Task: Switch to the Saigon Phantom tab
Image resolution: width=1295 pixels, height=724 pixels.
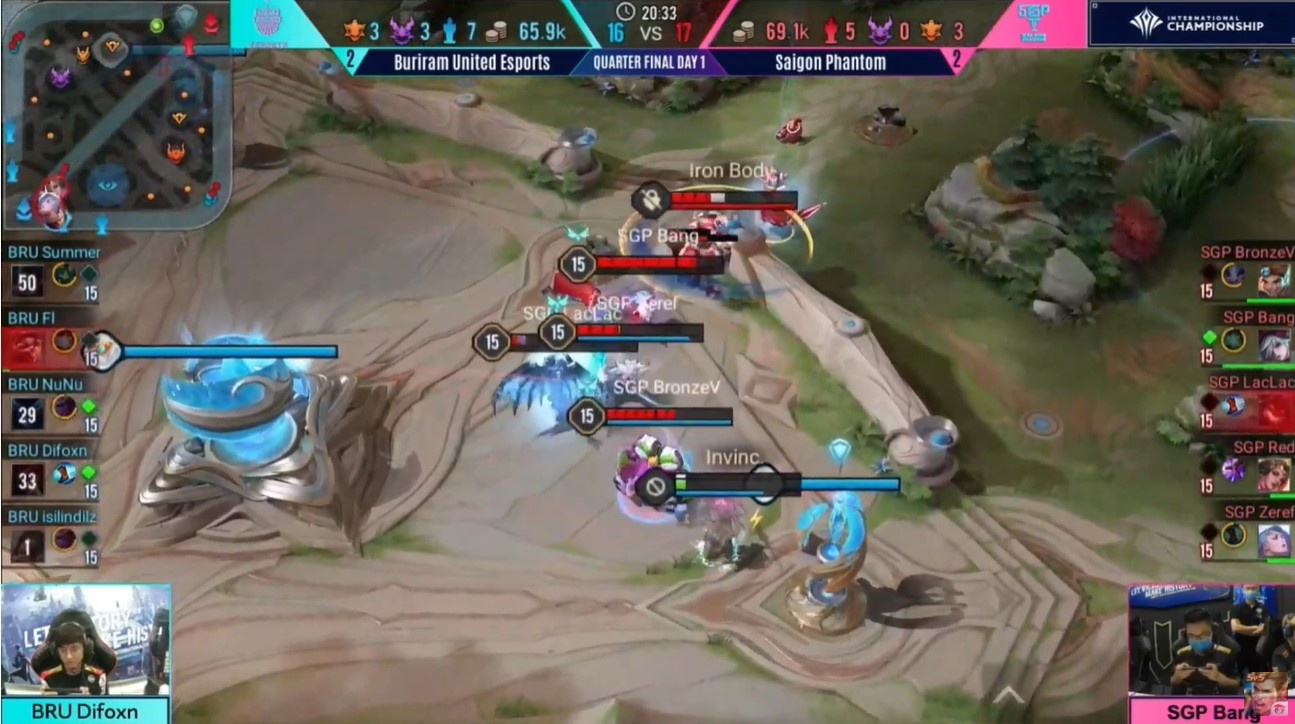Action: pyautogui.click(x=825, y=62)
